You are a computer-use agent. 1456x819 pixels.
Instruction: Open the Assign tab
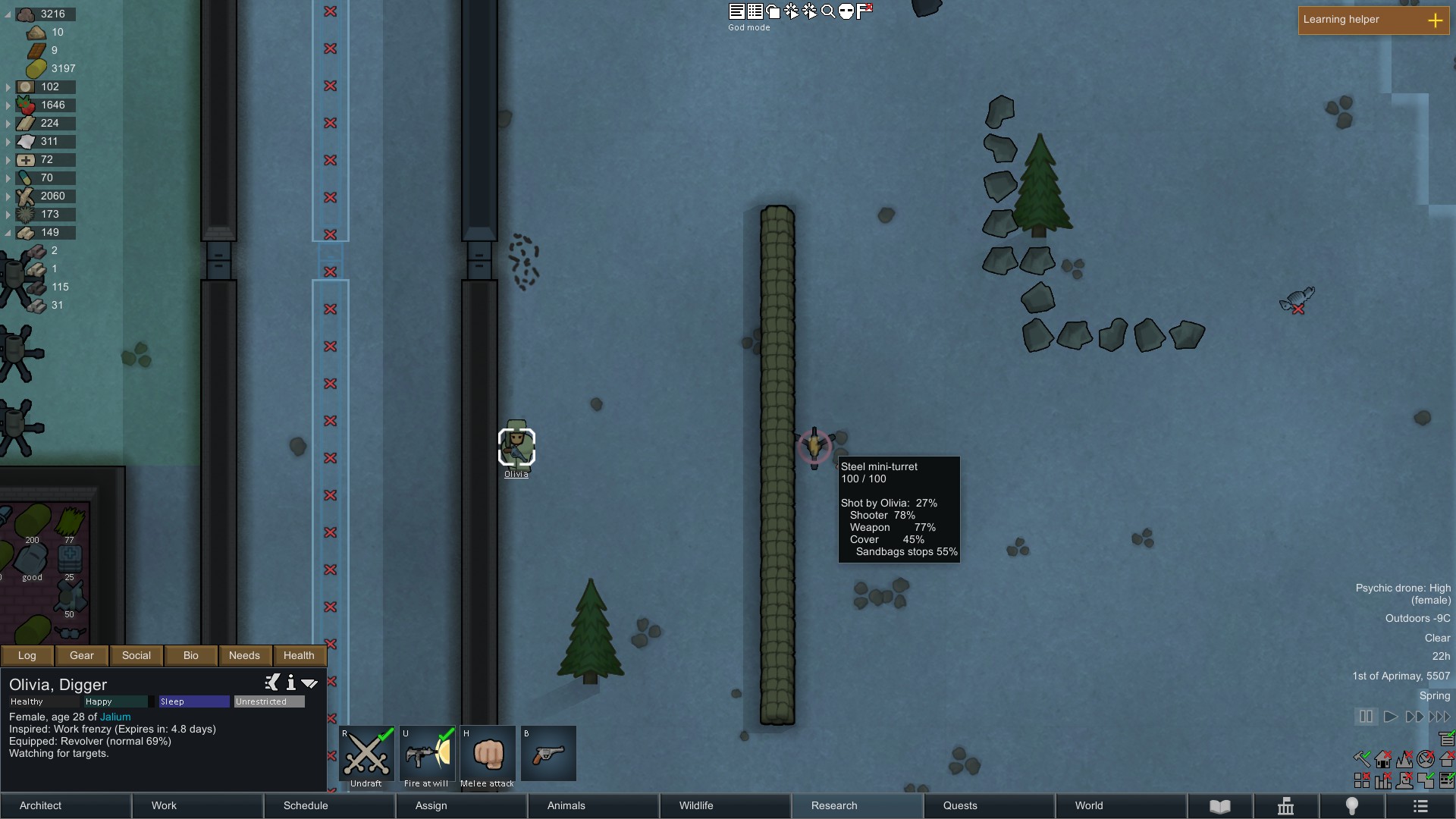click(x=462, y=805)
